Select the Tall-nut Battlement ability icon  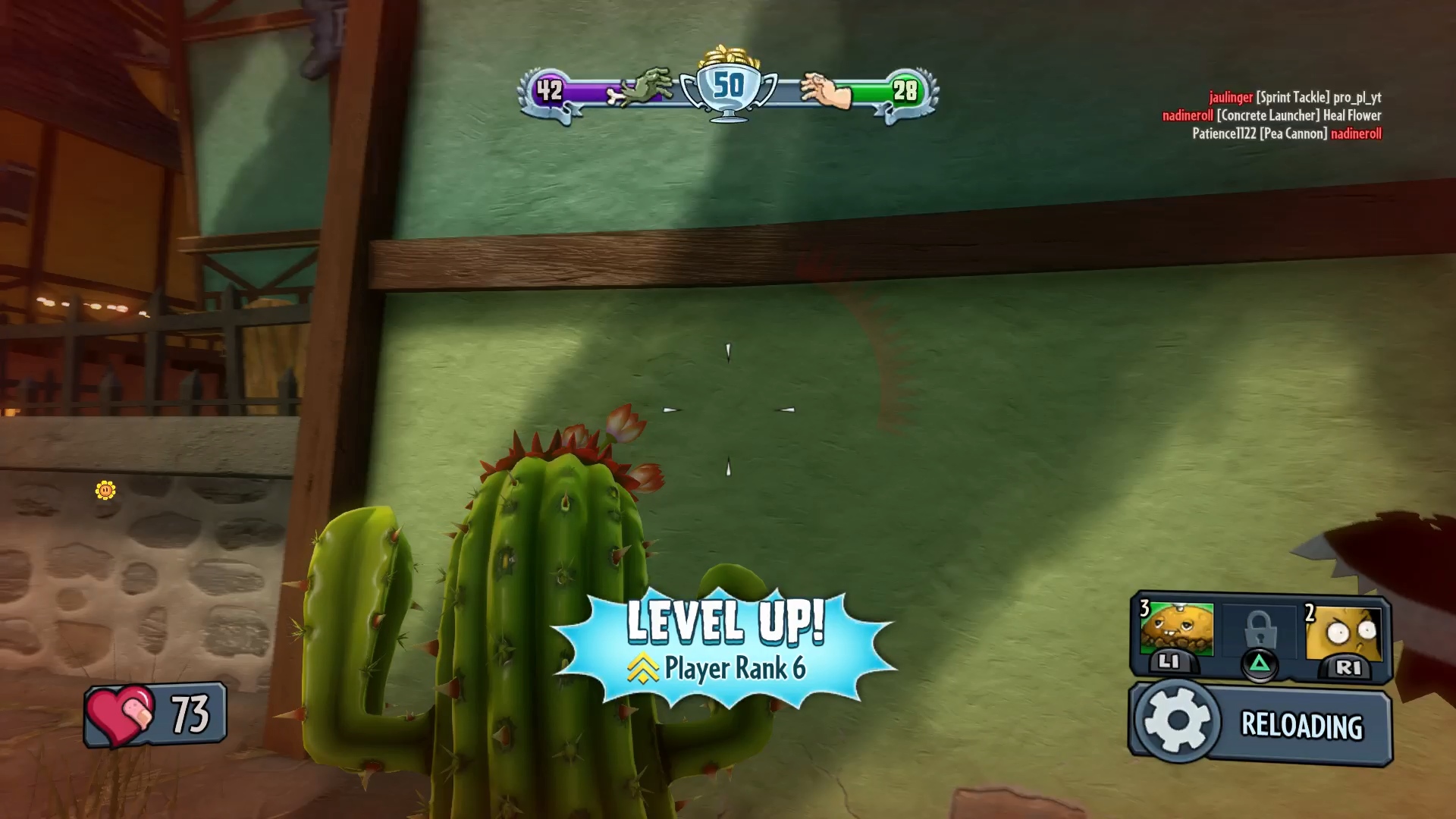click(1345, 632)
